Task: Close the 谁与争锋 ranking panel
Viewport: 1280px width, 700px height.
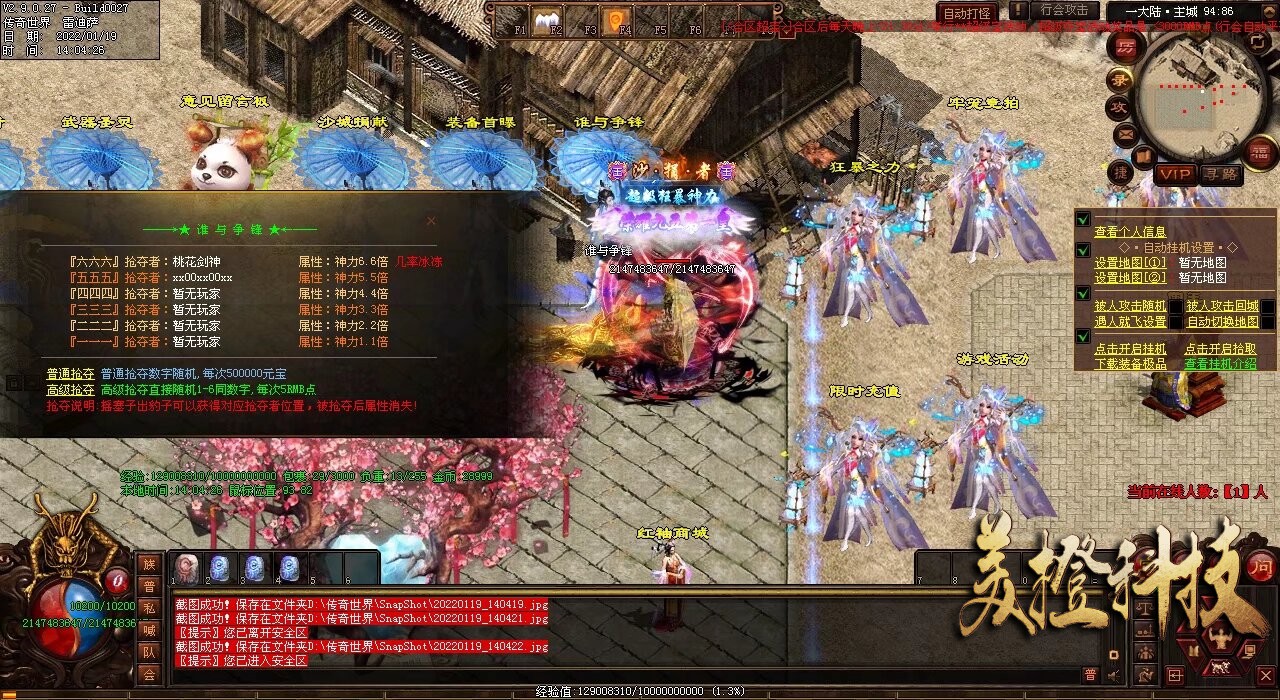Action: pyautogui.click(x=431, y=220)
